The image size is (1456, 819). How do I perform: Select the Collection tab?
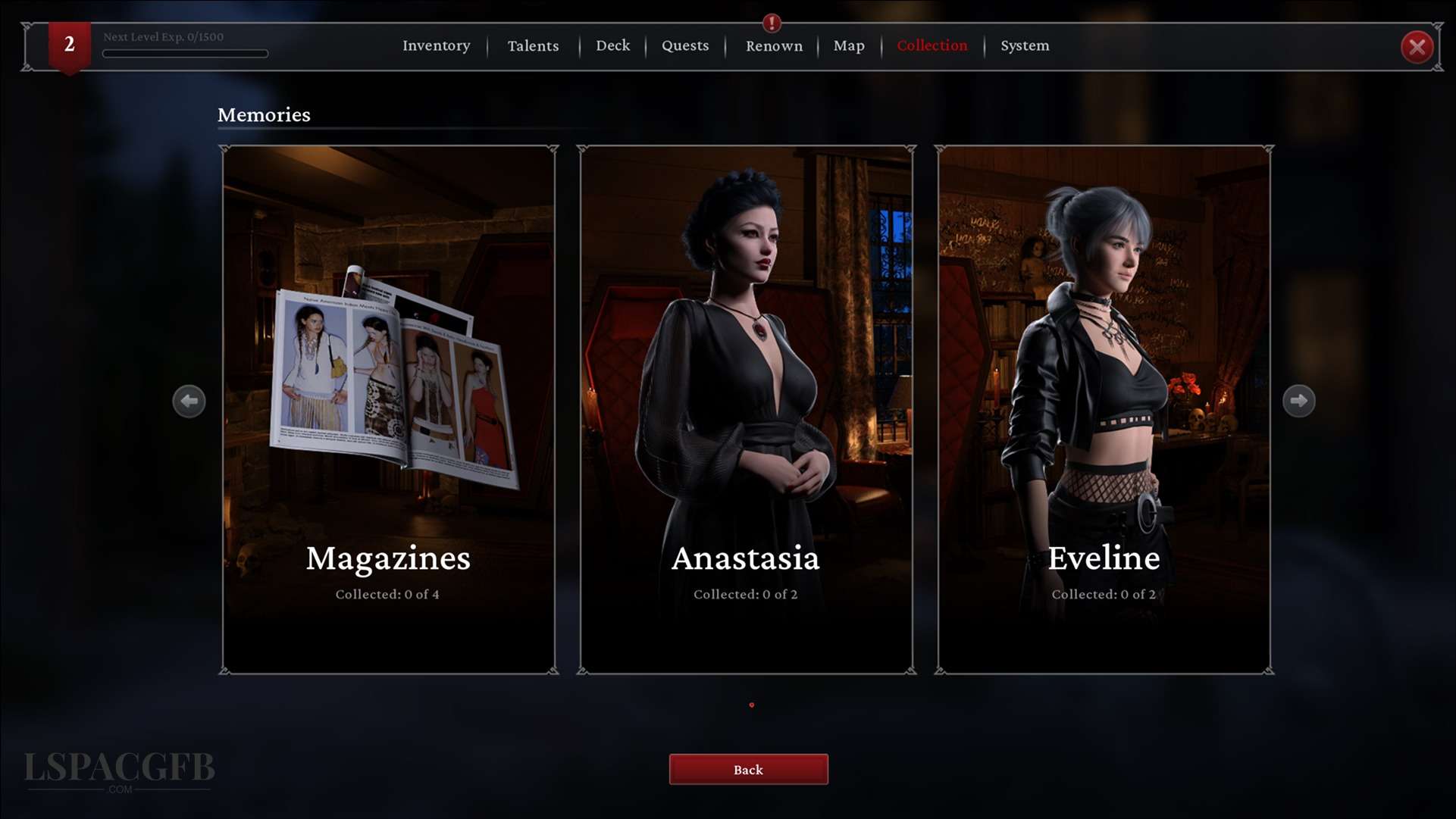[932, 45]
